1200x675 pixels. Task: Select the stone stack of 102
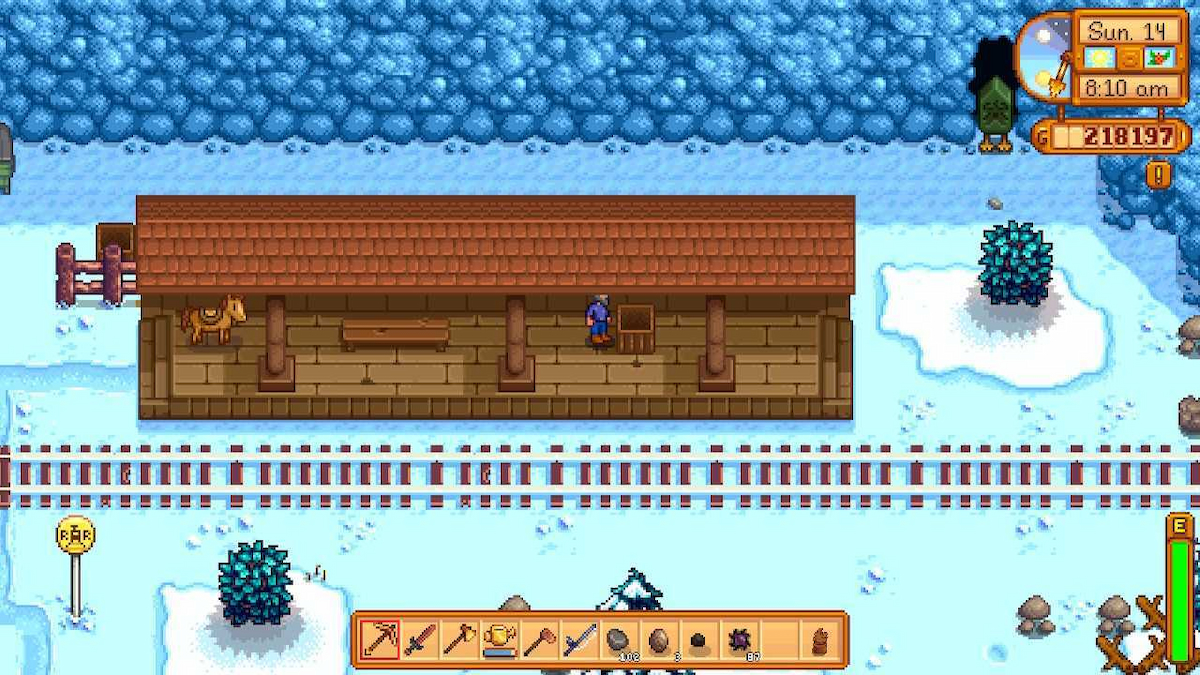(x=619, y=640)
